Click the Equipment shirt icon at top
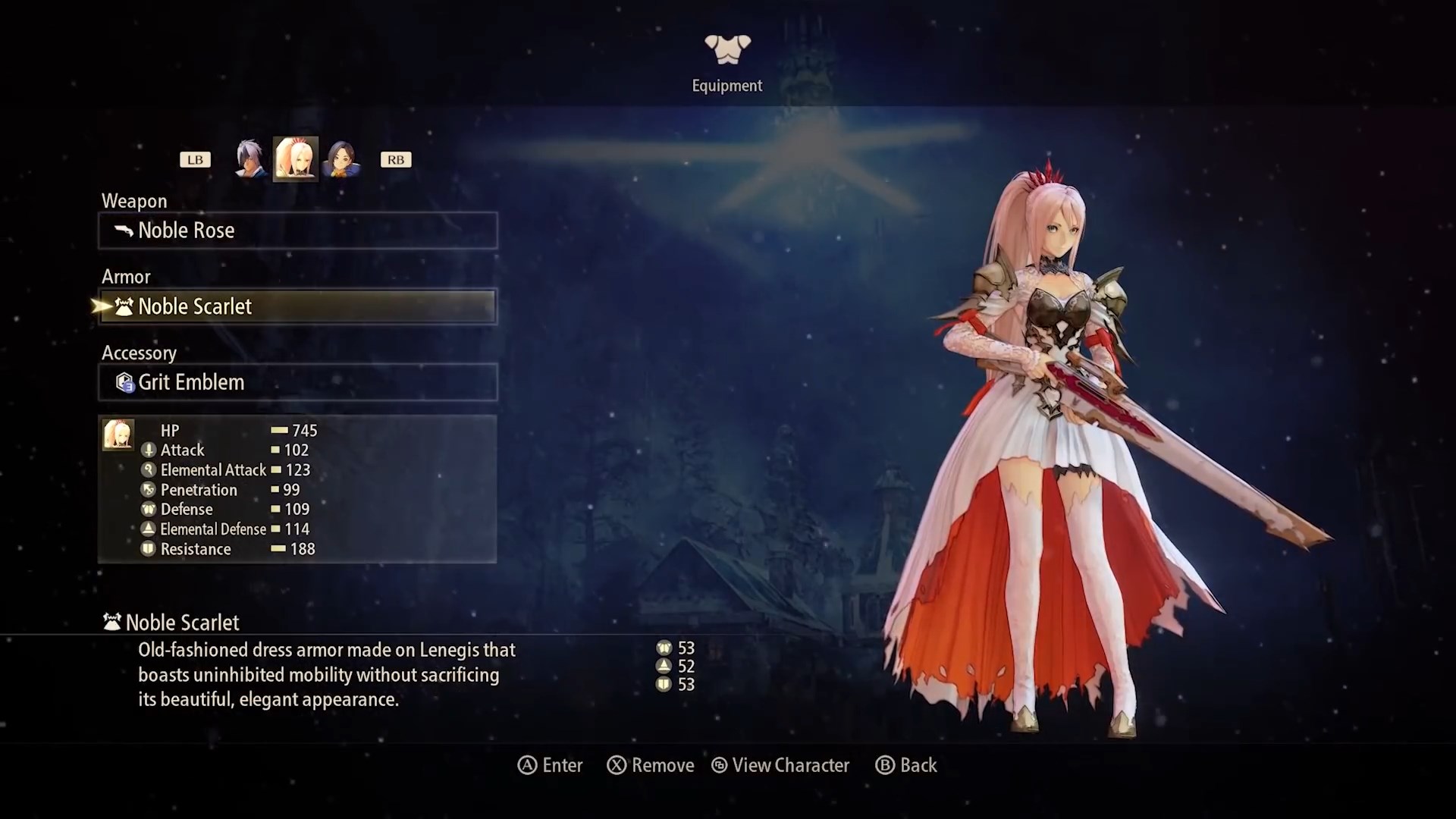Screen dimensions: 1456x819 726,49
